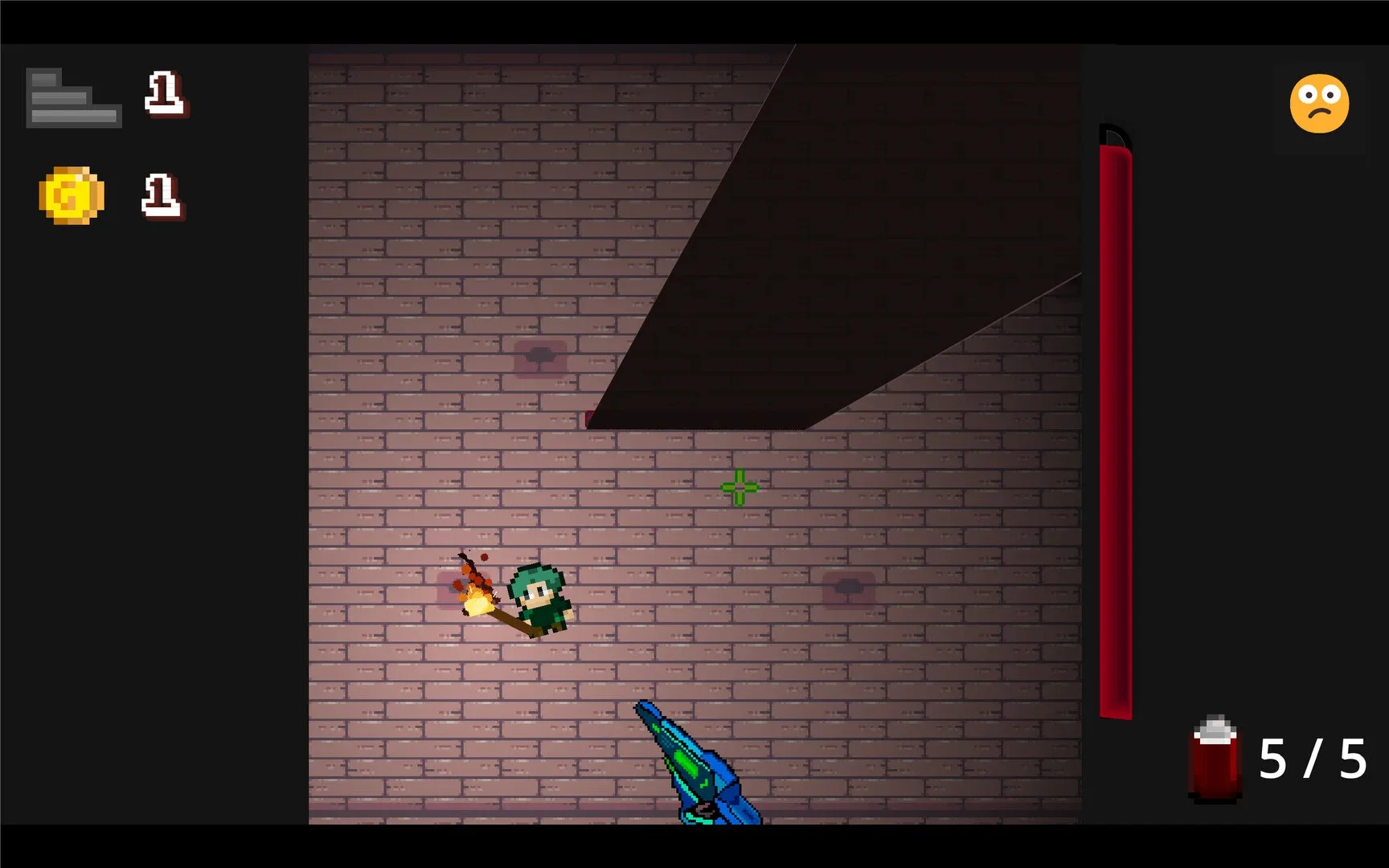The width and height of the screenshot is (1389, 868).
Task: Select the gold coin icon
Action: coord(71,195)
